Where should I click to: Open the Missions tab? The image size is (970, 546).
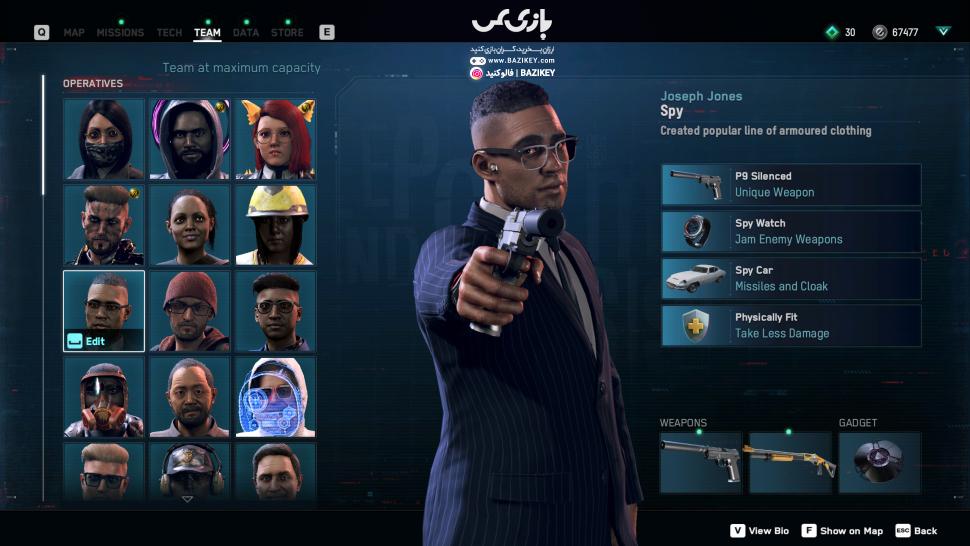tap(120, 32)
